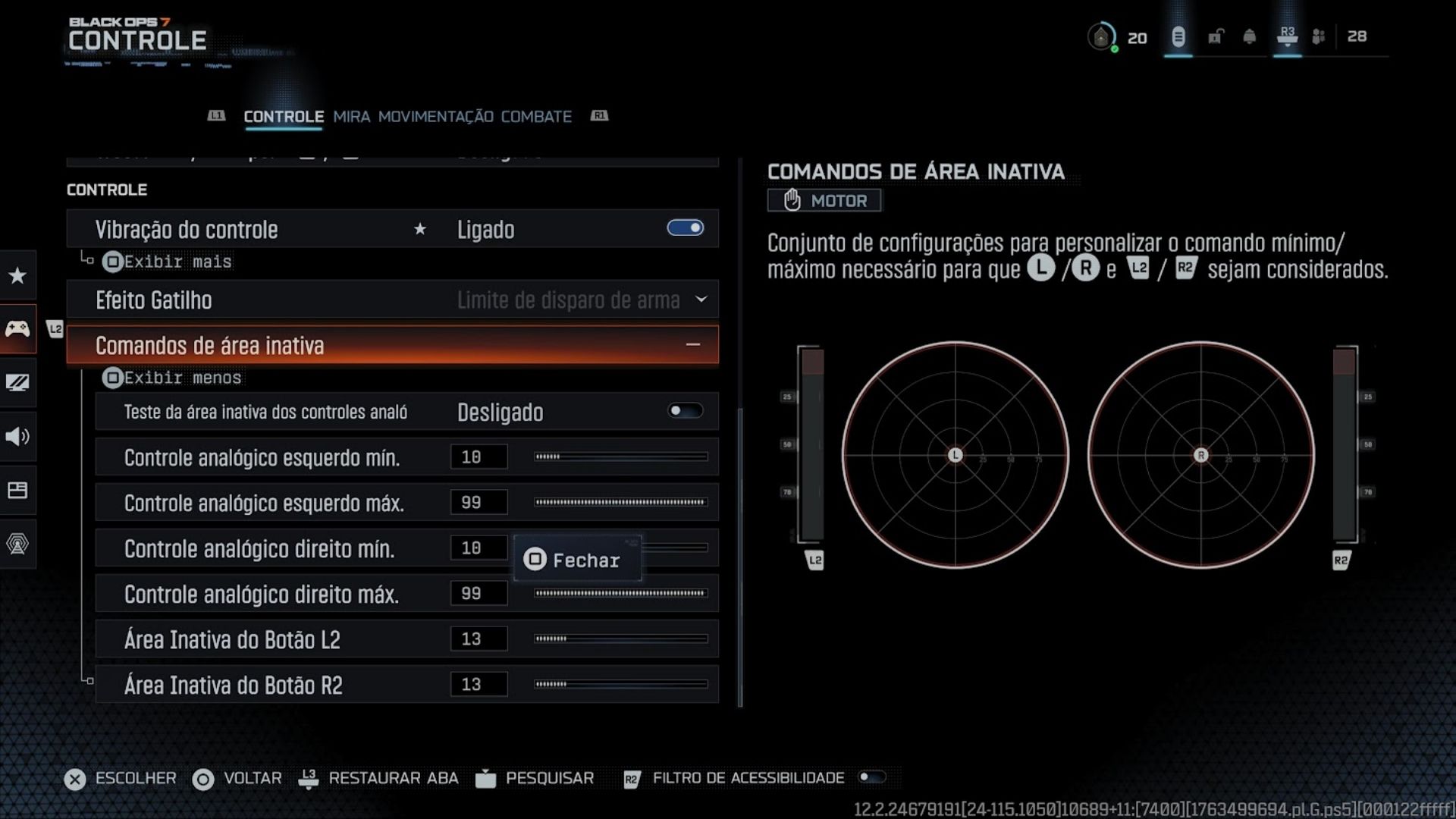Select the COMBATE tab
This screenshot has height=819, width=1456.
[x=536, y=117]
